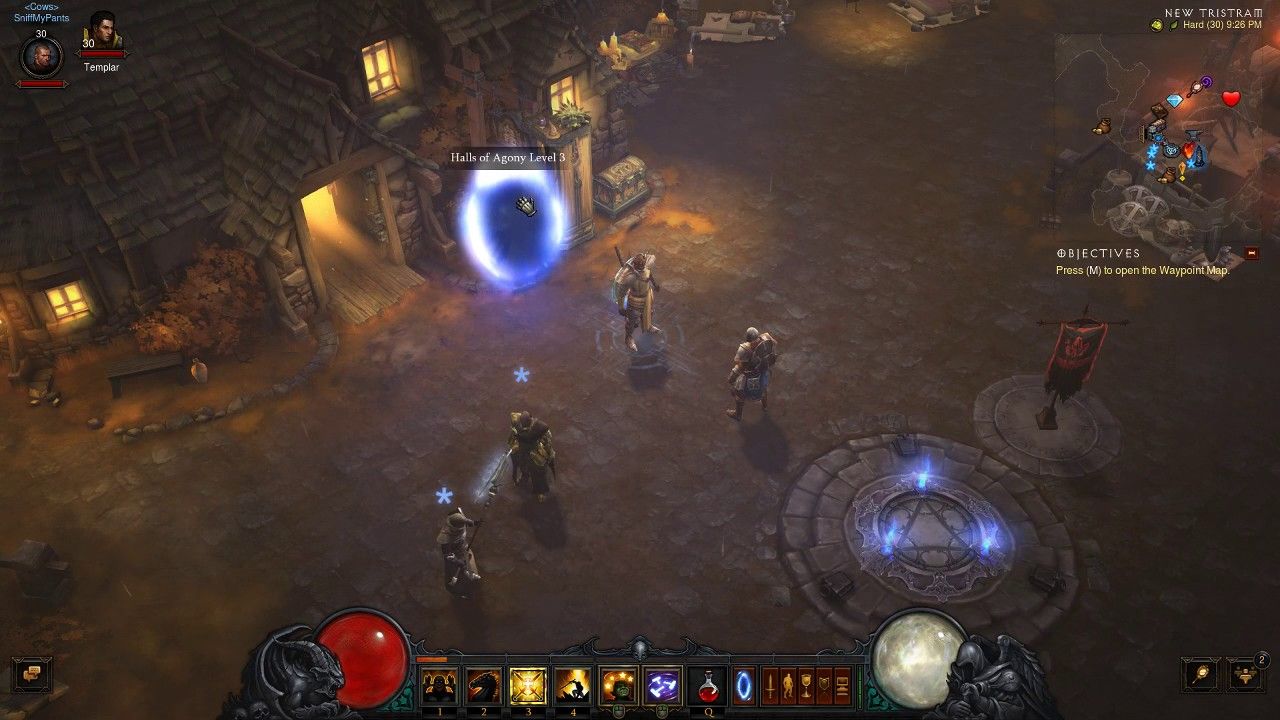1280x720 pixels.
Task: Click the golden horn icon at bottom-right
Action: 1199,673
